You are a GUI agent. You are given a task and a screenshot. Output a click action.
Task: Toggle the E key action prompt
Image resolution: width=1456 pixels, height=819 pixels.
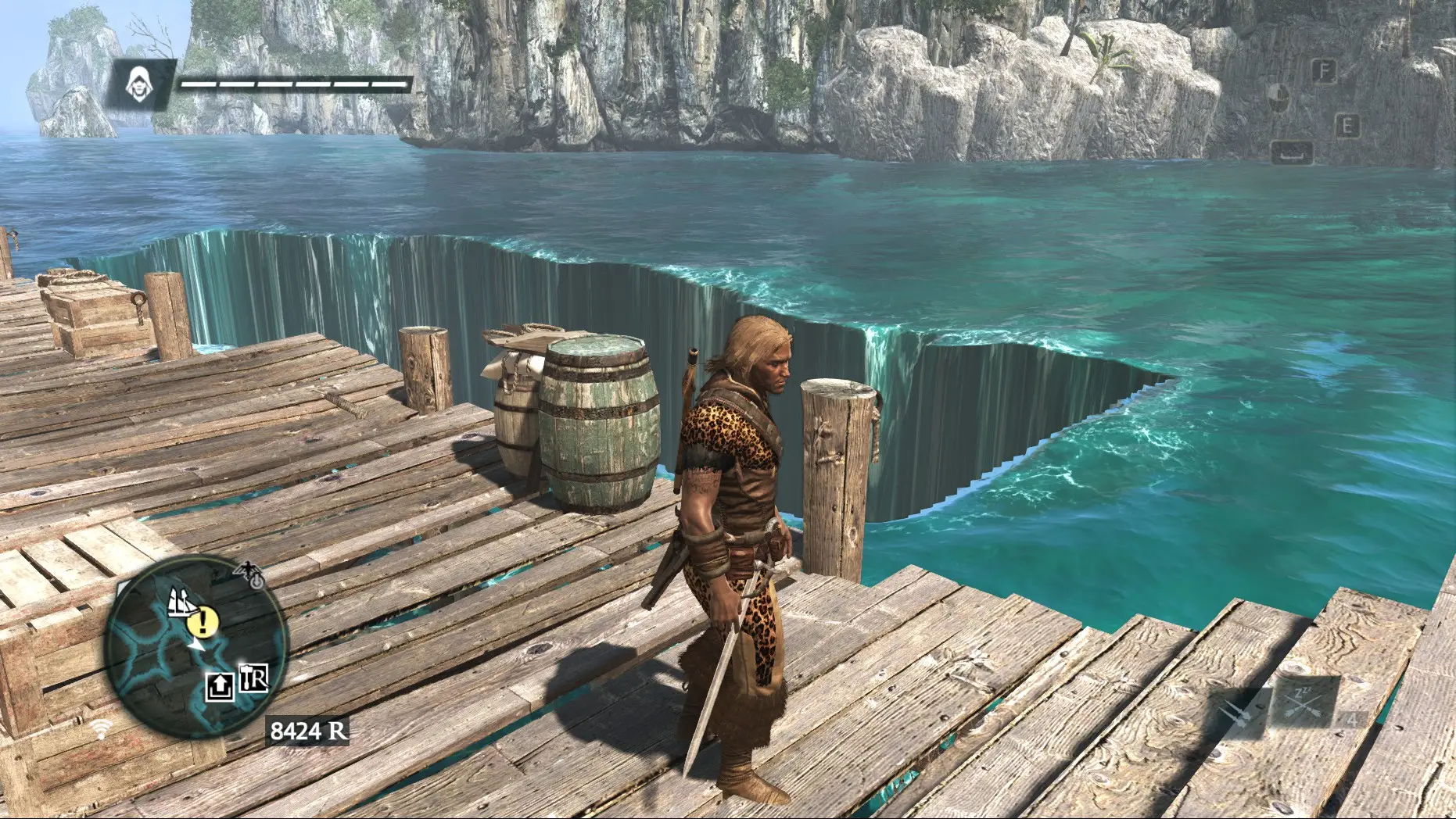[x=1347, y=125]
